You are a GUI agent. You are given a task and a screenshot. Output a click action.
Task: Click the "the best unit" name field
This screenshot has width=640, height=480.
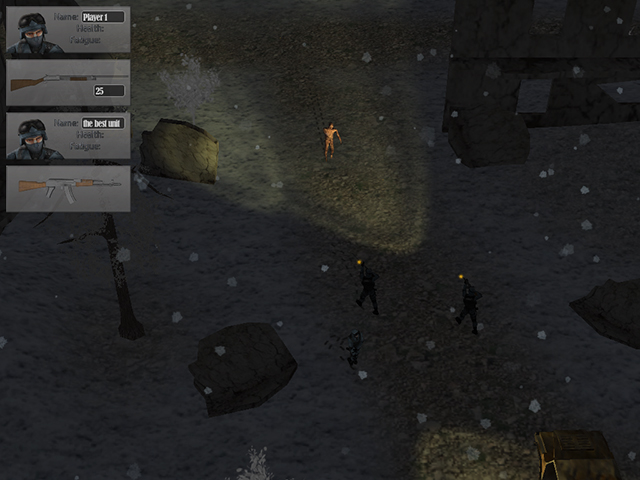[103, 123]
